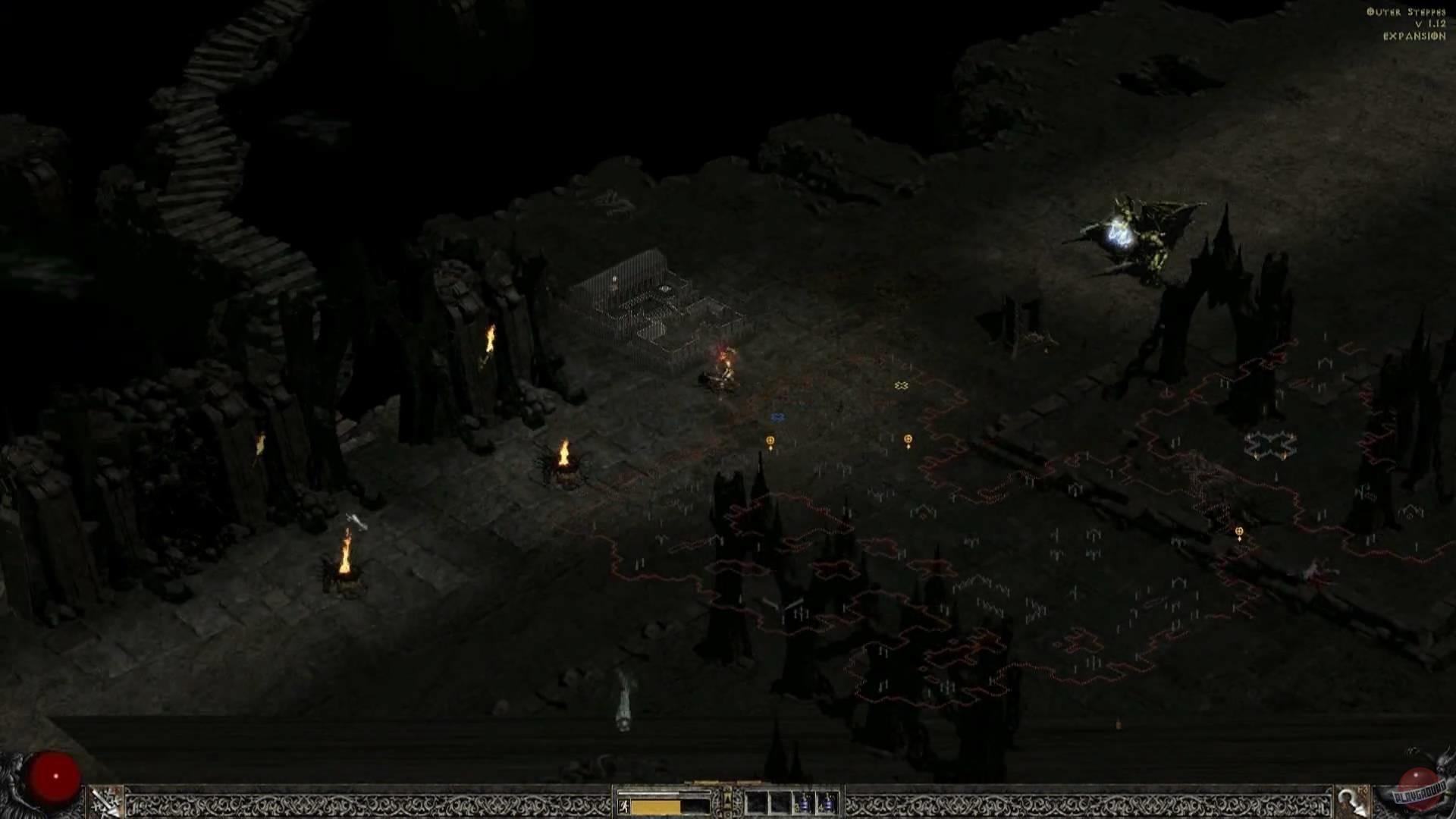1456x819 pixels.
Task: Click the experience bar above the stamina meter
Action: coord(663,792)
